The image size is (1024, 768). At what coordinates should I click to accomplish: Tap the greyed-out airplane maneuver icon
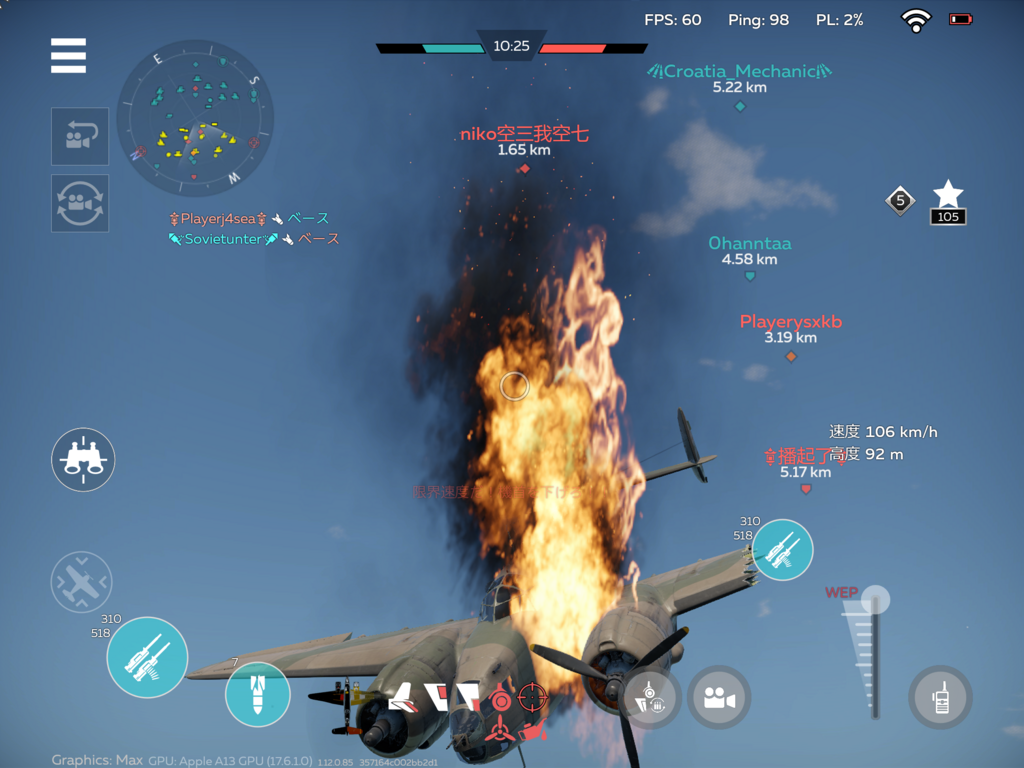point(81,582)
